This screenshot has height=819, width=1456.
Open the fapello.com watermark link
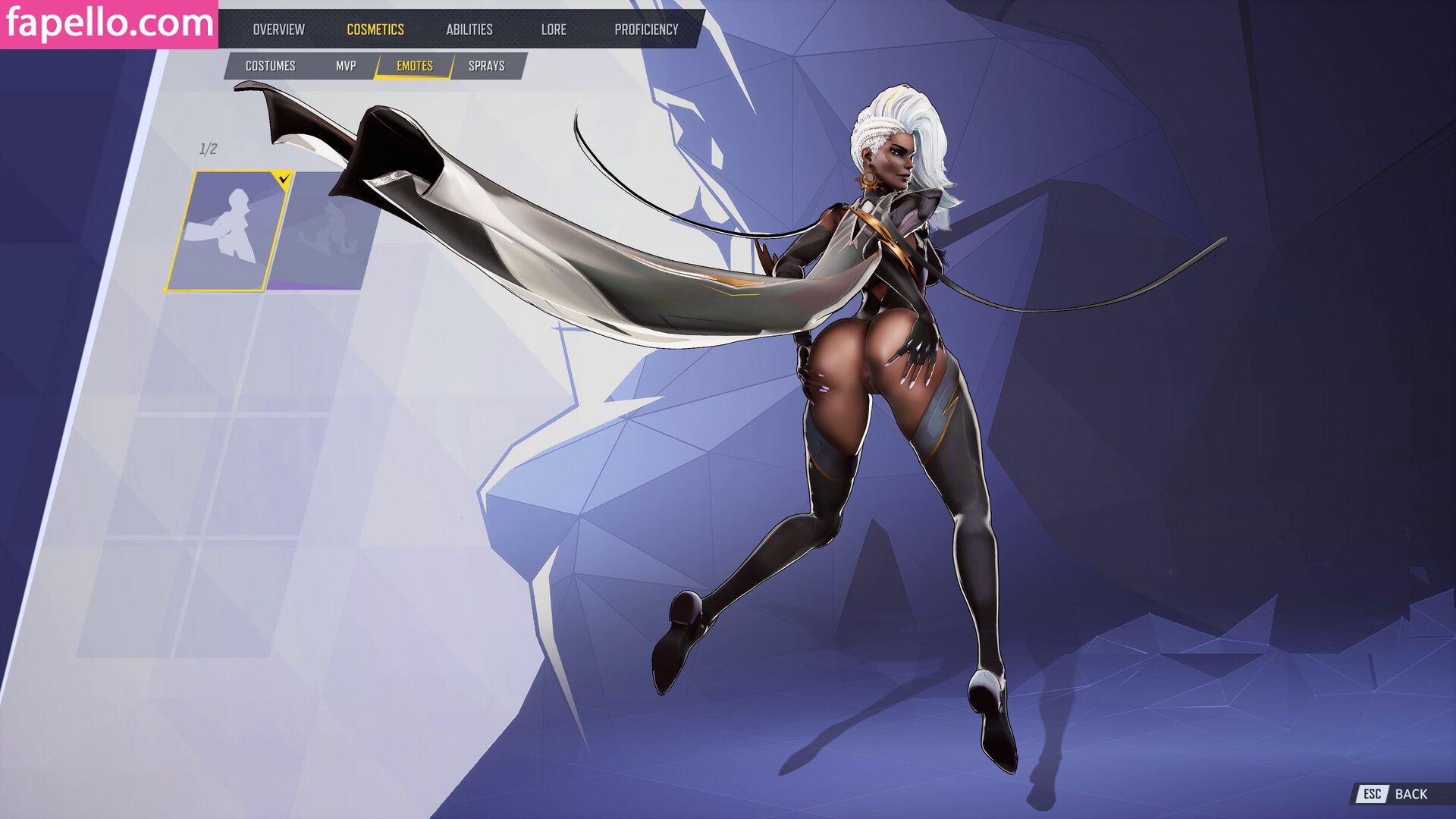(x=109, y=24)
